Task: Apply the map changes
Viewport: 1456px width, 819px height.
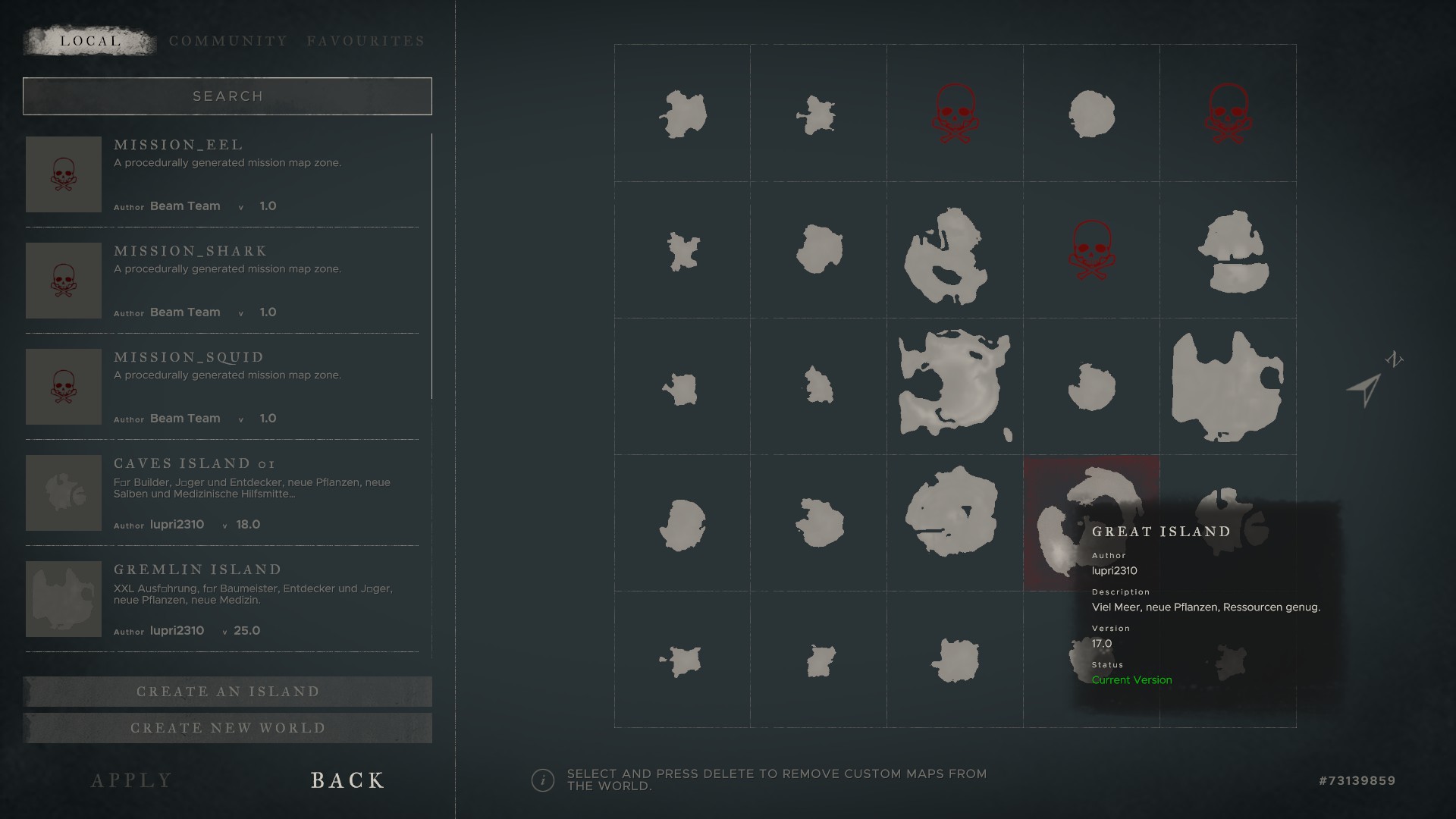Action: pos(132,780)
